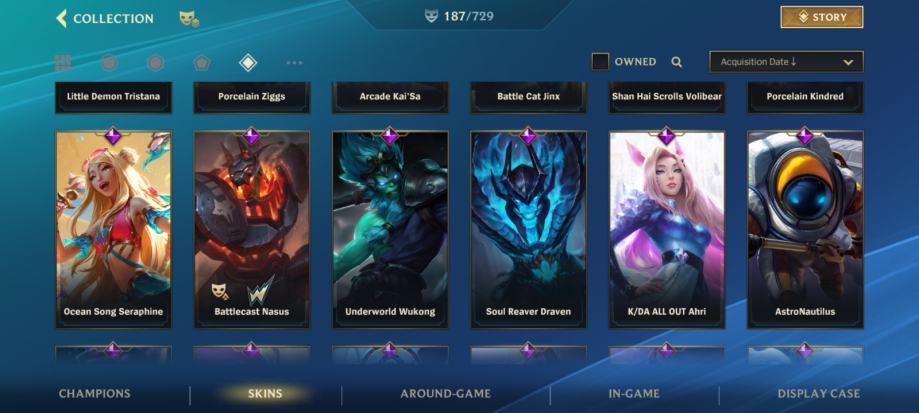
Task: Go back from the Collection screen
Action: click(62, 18)
